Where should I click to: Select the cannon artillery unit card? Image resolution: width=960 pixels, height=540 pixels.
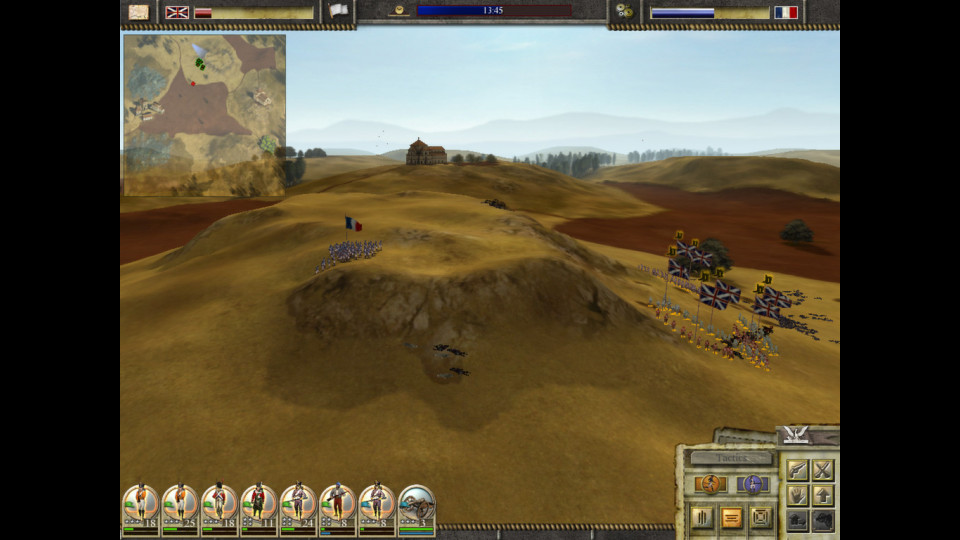[x=417, y=508]
